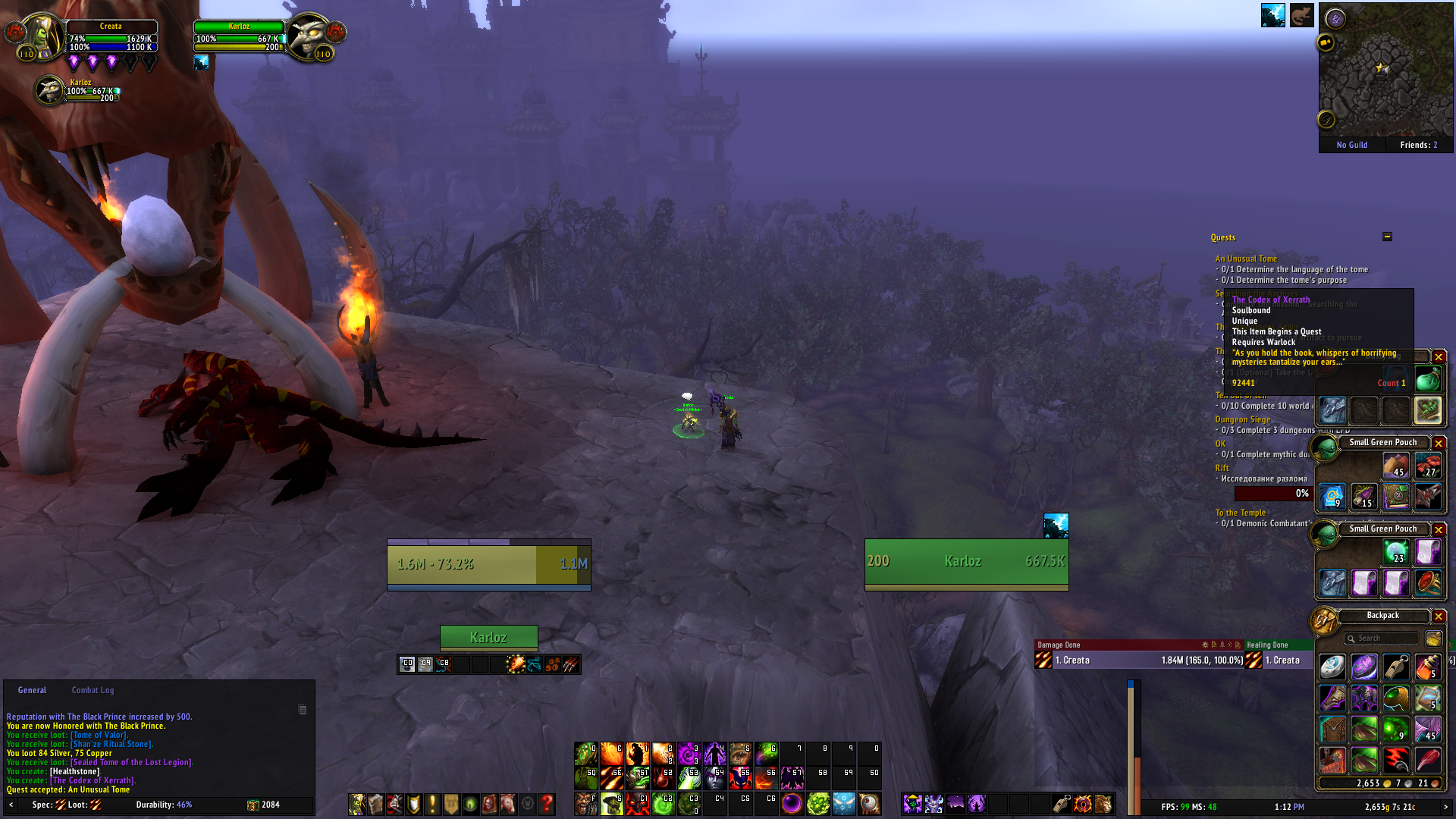Collapse the Quests tracker with minus button
Screen dimensions: 1456x819
click(1387, 237)
